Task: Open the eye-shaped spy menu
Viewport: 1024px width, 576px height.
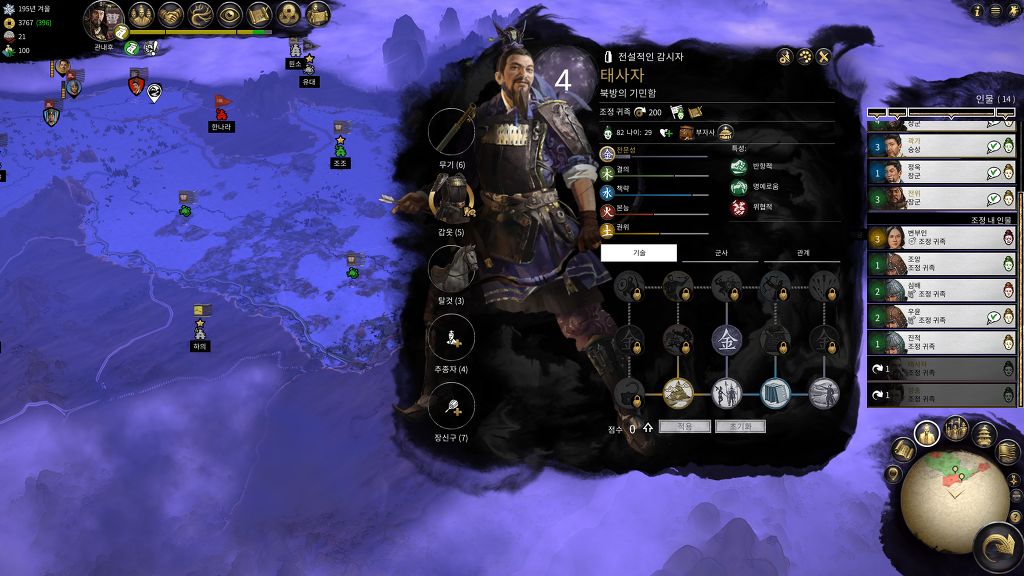Action: pyautogui.click(x=229, y=14)
